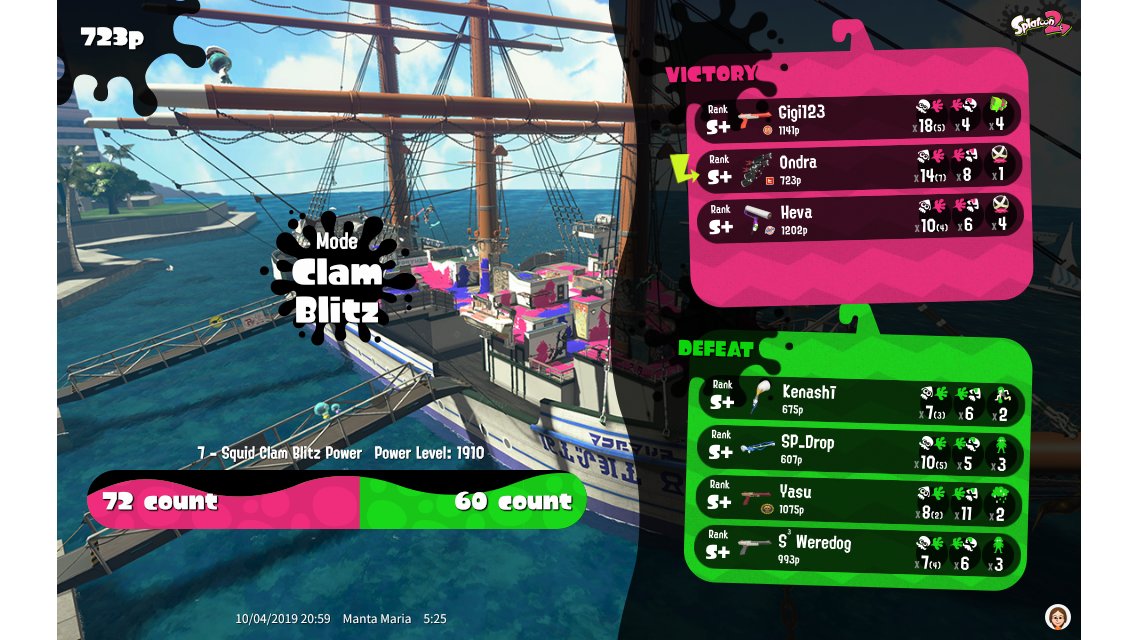Image resolution: width=1138 pixels, height=640 pixels.
Task: Click the SP_Drop player row
Action: point(860,451)
